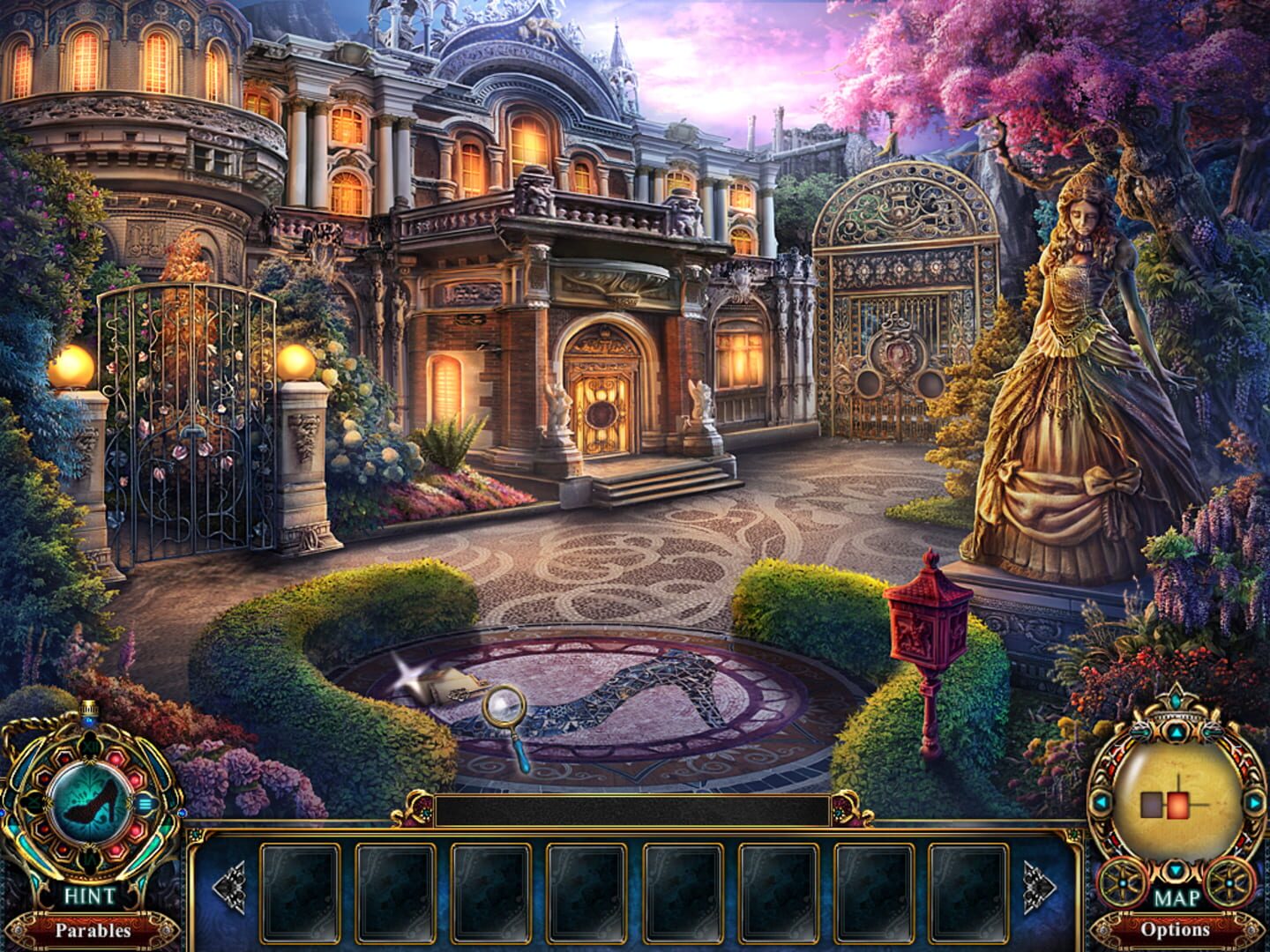Toggle the down arrow beneath the map mirror
Viewport: 1270px width, 952px height.
coord(1176,870)
